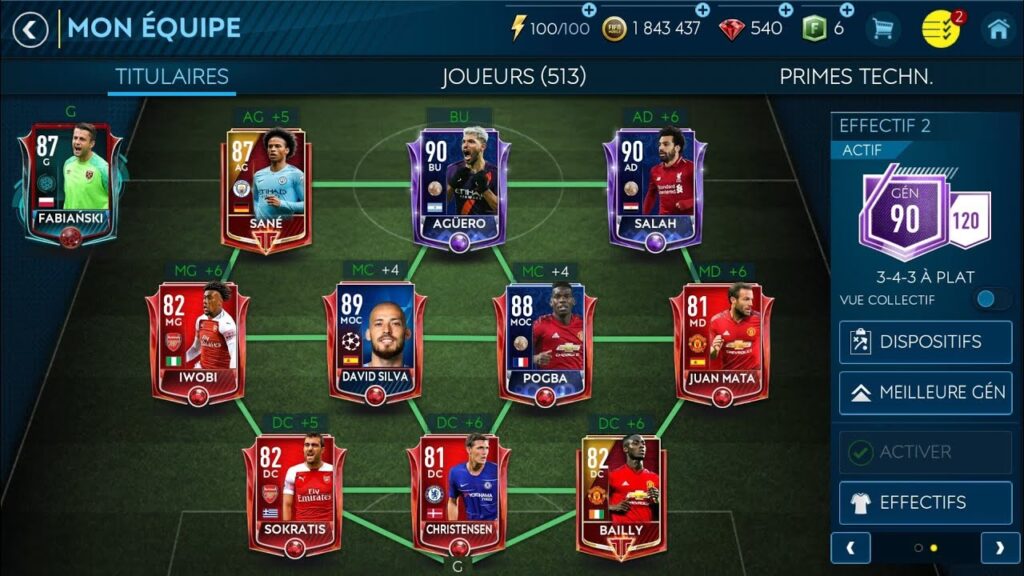Switch to the Joueurs (513) tab
Image resolution: width=1024 pixels, height=576 pixels.
[513, 77]
